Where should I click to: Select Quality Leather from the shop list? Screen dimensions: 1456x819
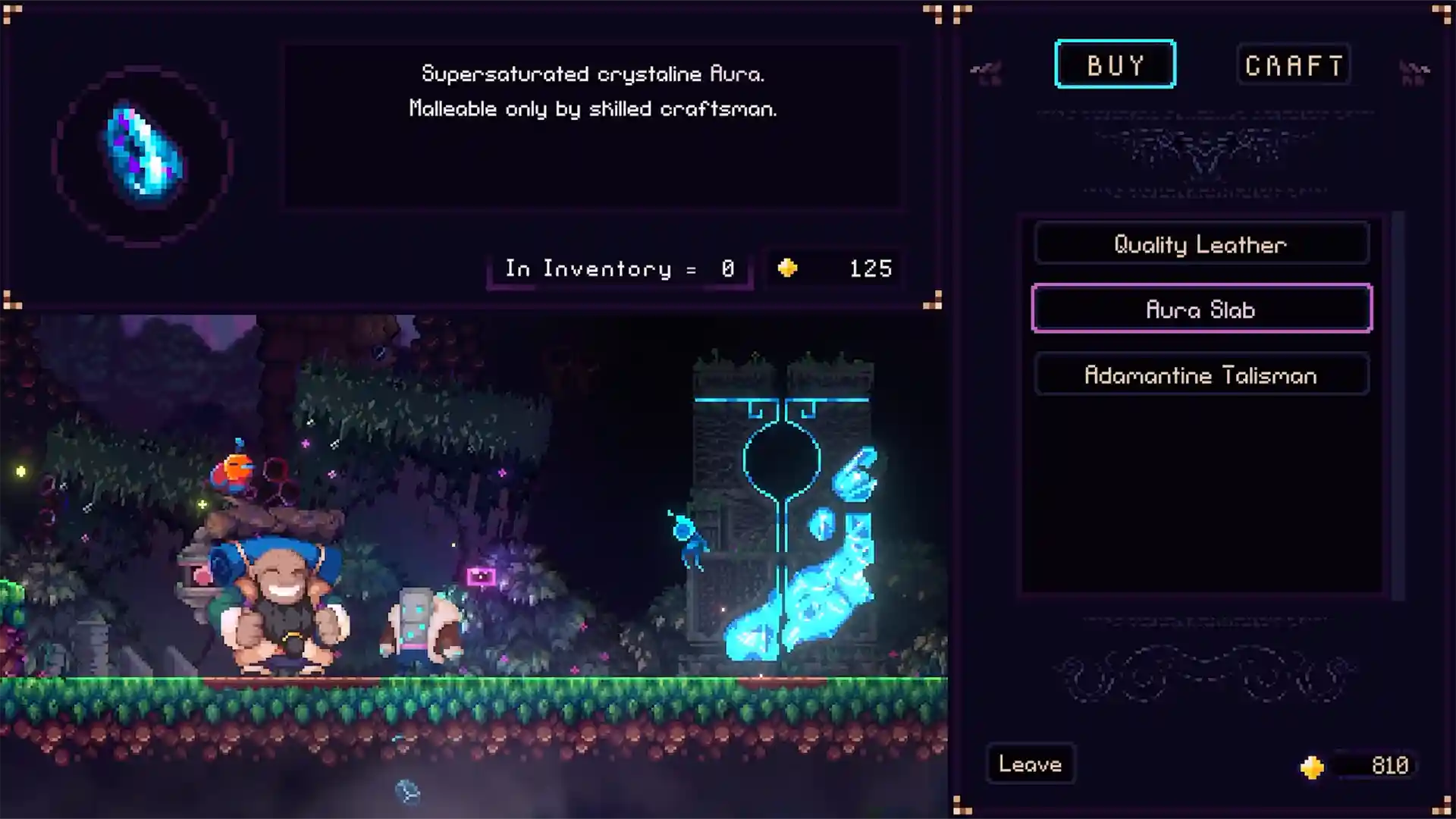(x=1201, y=244)
